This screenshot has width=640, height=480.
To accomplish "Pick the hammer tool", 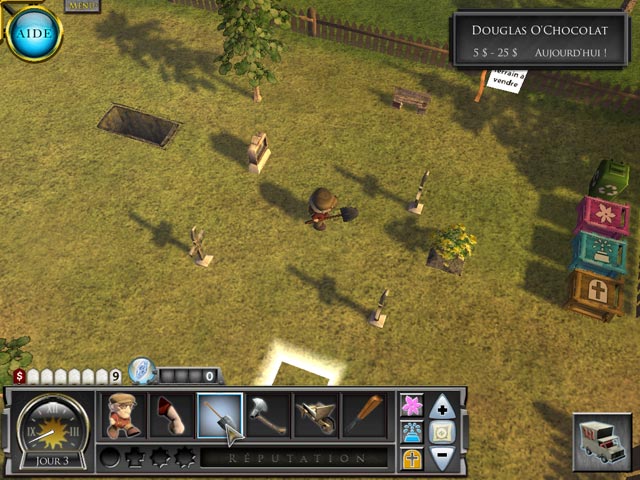I will pos(268,415).
